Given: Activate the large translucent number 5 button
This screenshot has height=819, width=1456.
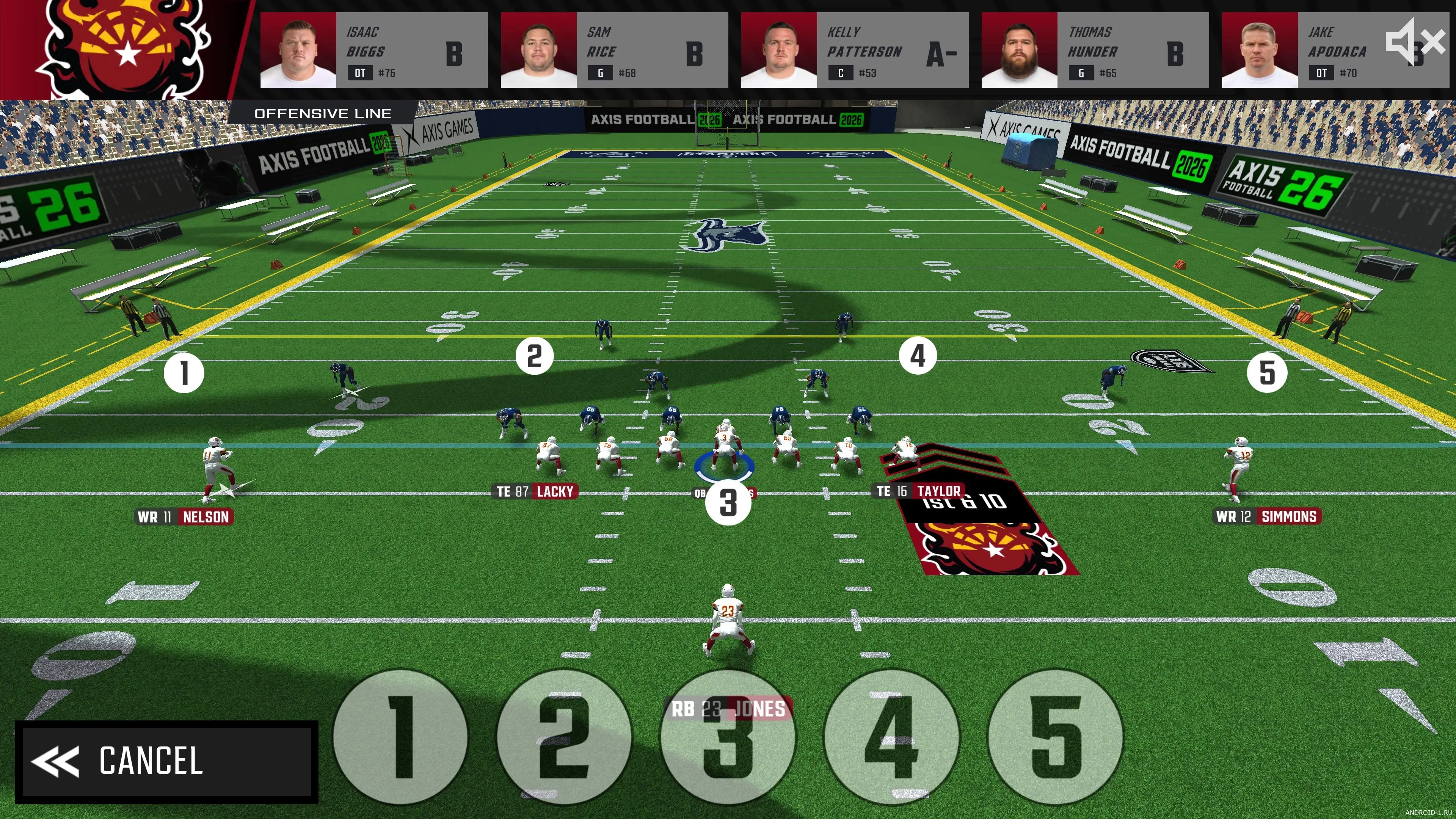Looking at the screenshot, I should coord(1055,736).
